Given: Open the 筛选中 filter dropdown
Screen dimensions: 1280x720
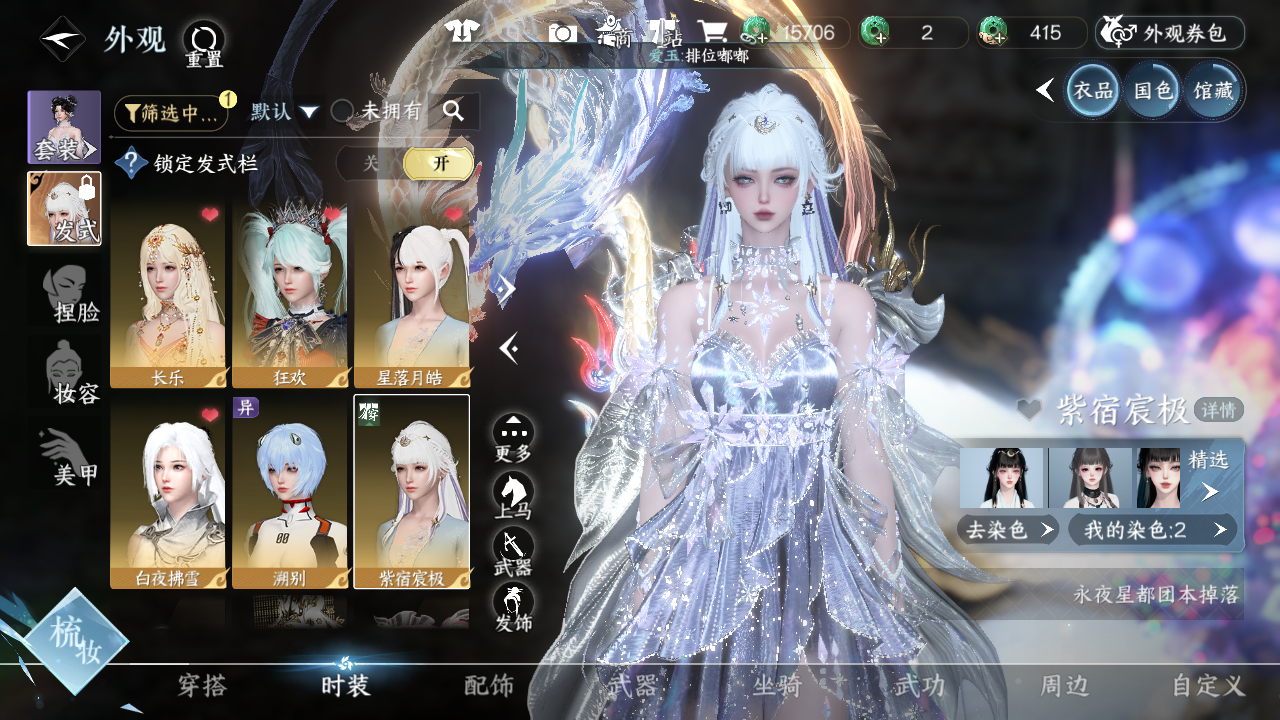Looking at the screenshot, I should (x=171, y=113).
